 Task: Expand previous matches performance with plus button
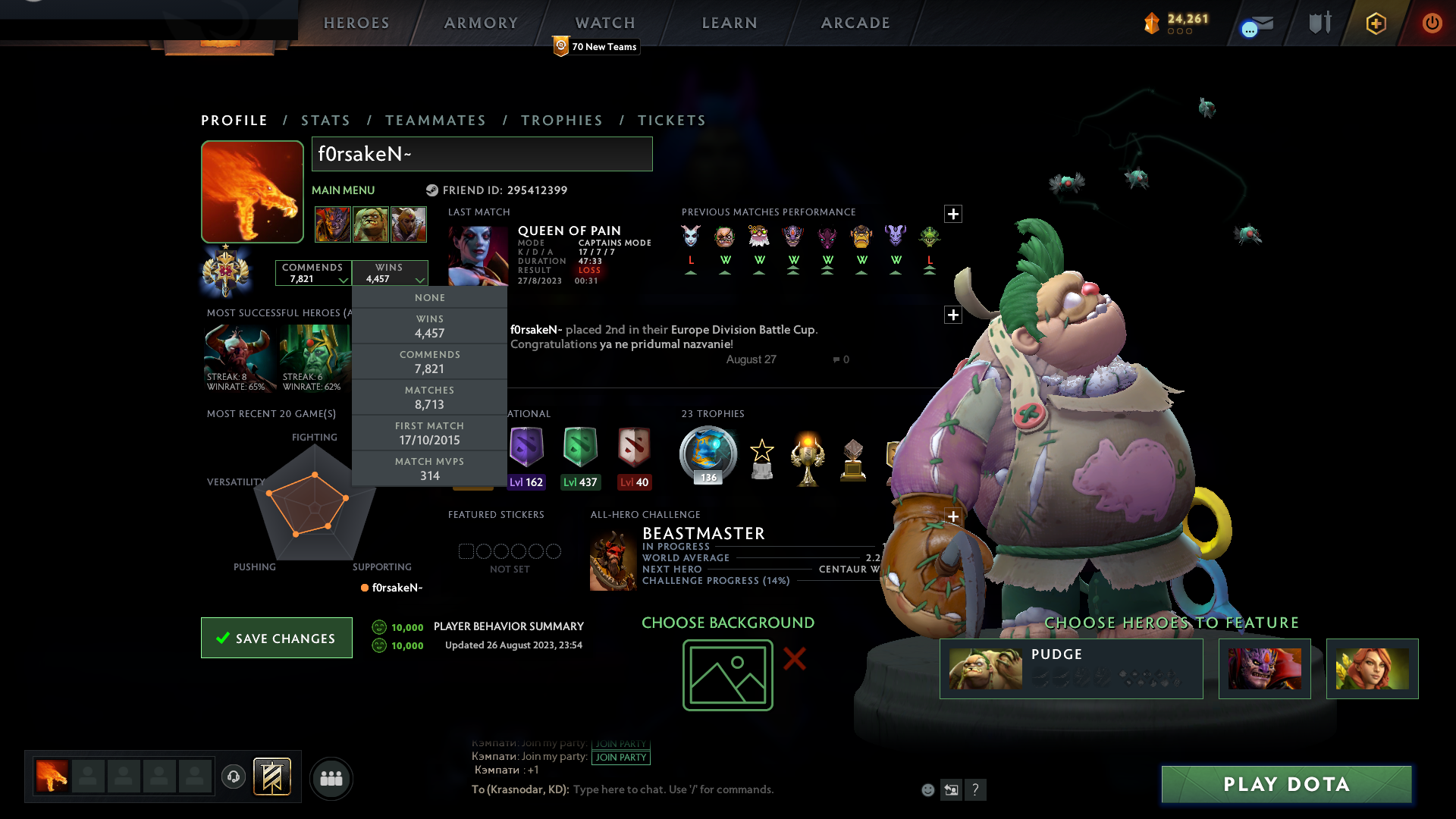[x=953, y=214]
